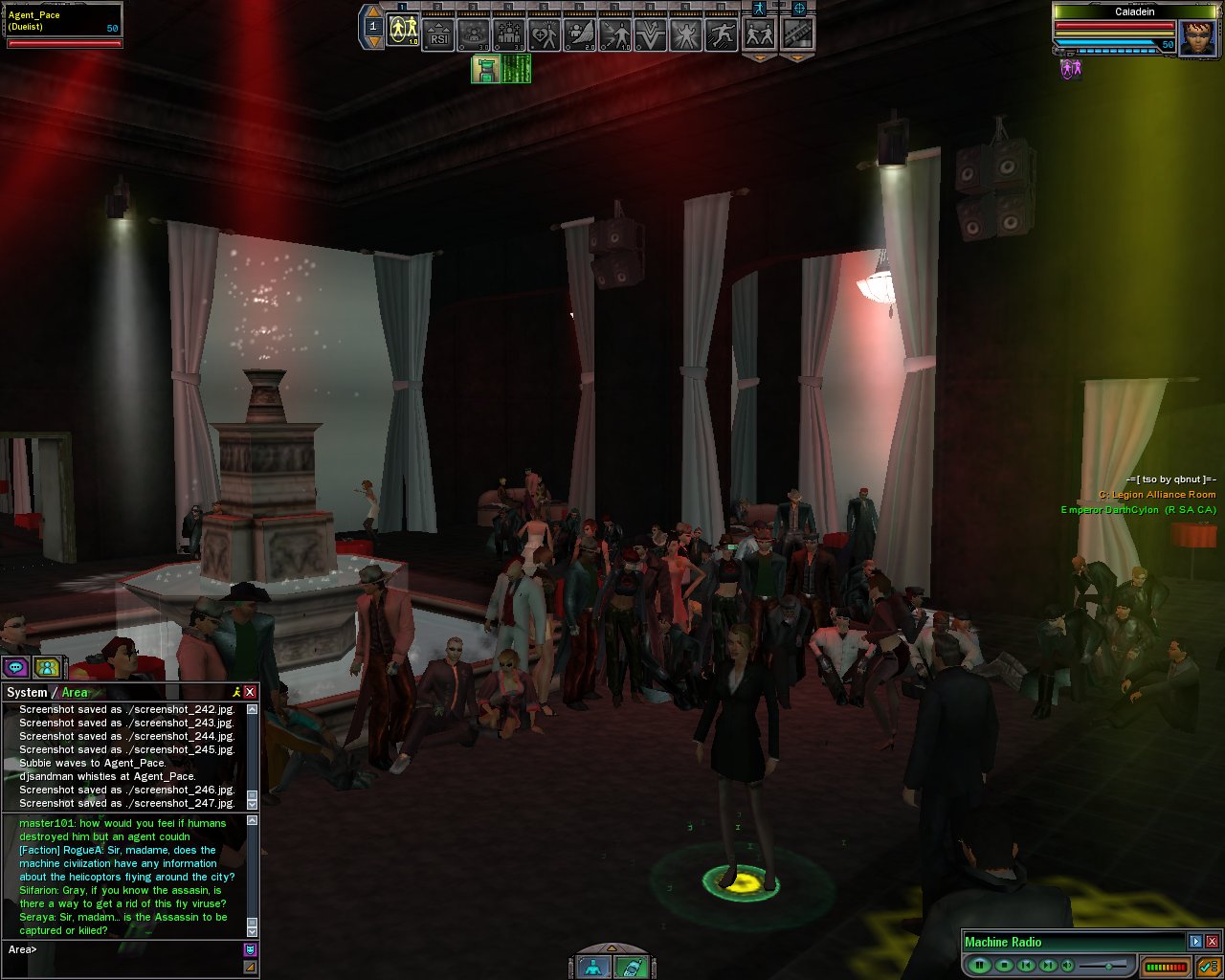Pause the Machine Radio playback
The image size is (1225, 980).
click(x=979, y=966)
